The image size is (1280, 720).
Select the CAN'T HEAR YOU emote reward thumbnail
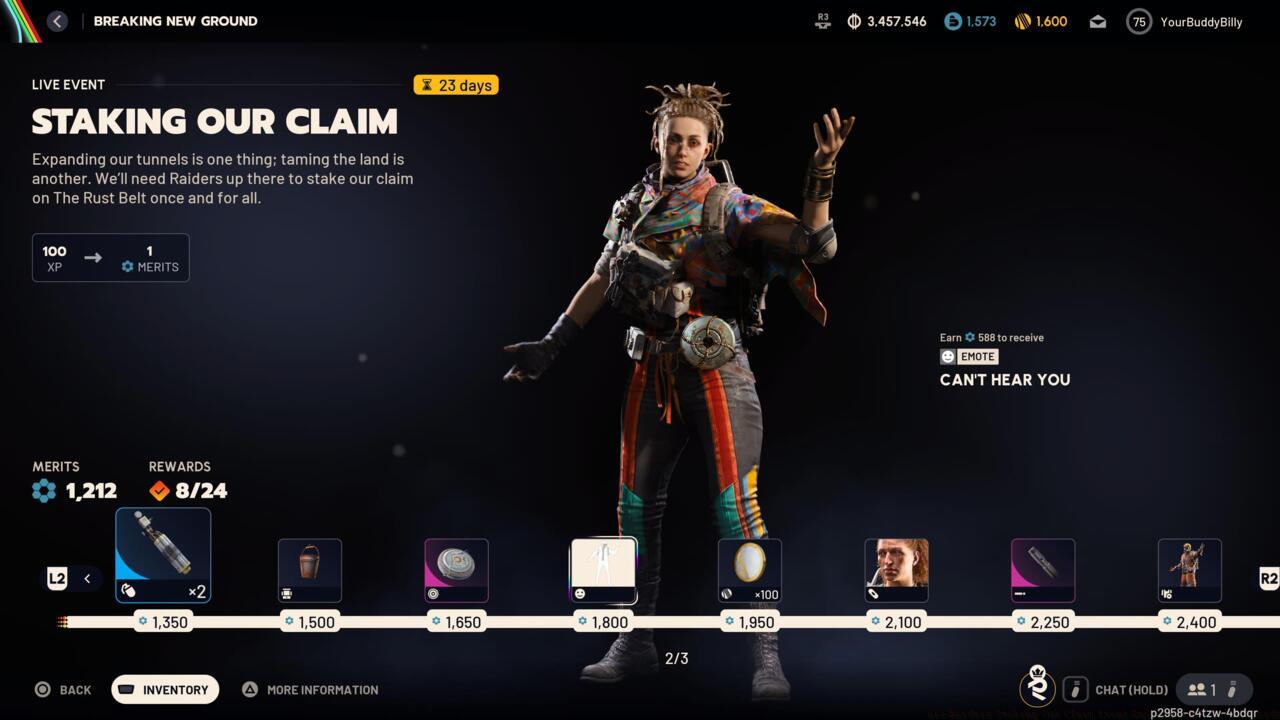(603, 569)
